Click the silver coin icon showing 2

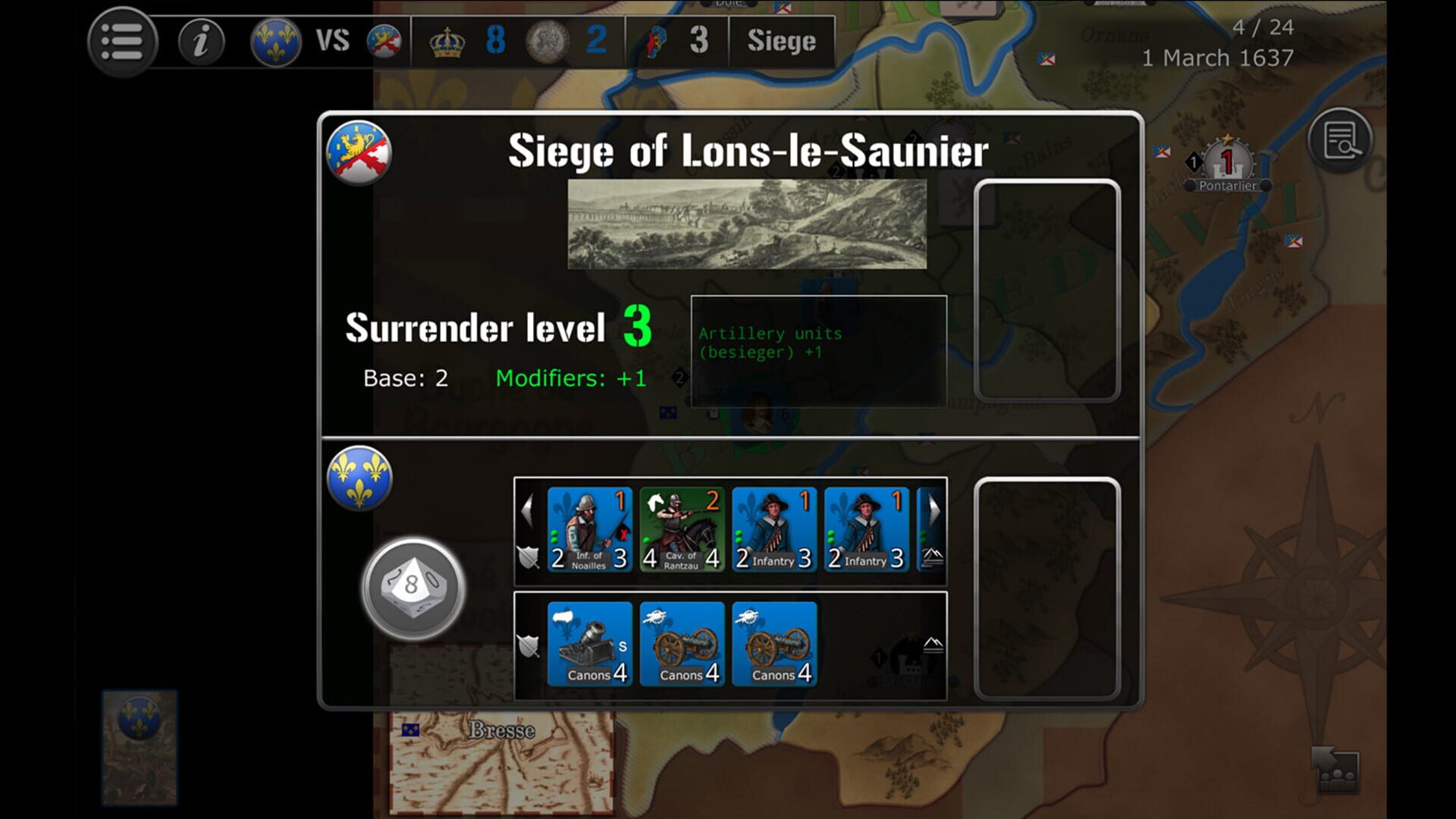(x=548, y=42)
